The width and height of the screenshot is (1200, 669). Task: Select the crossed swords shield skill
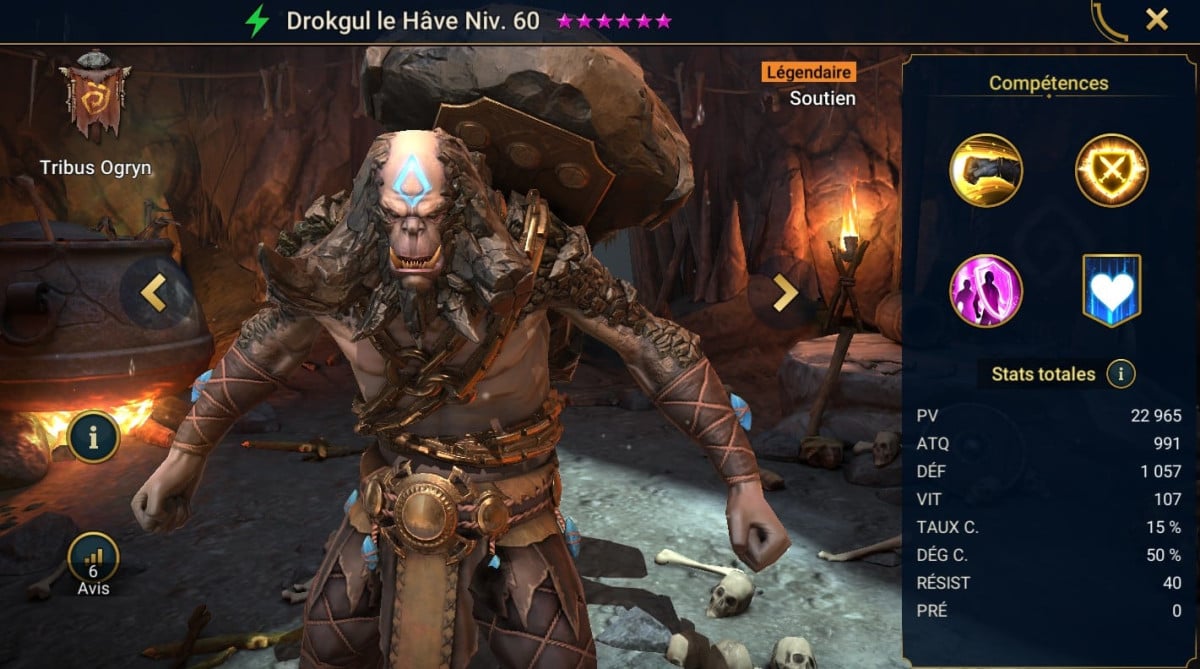pyautogui.click(x=1111, y=170)
